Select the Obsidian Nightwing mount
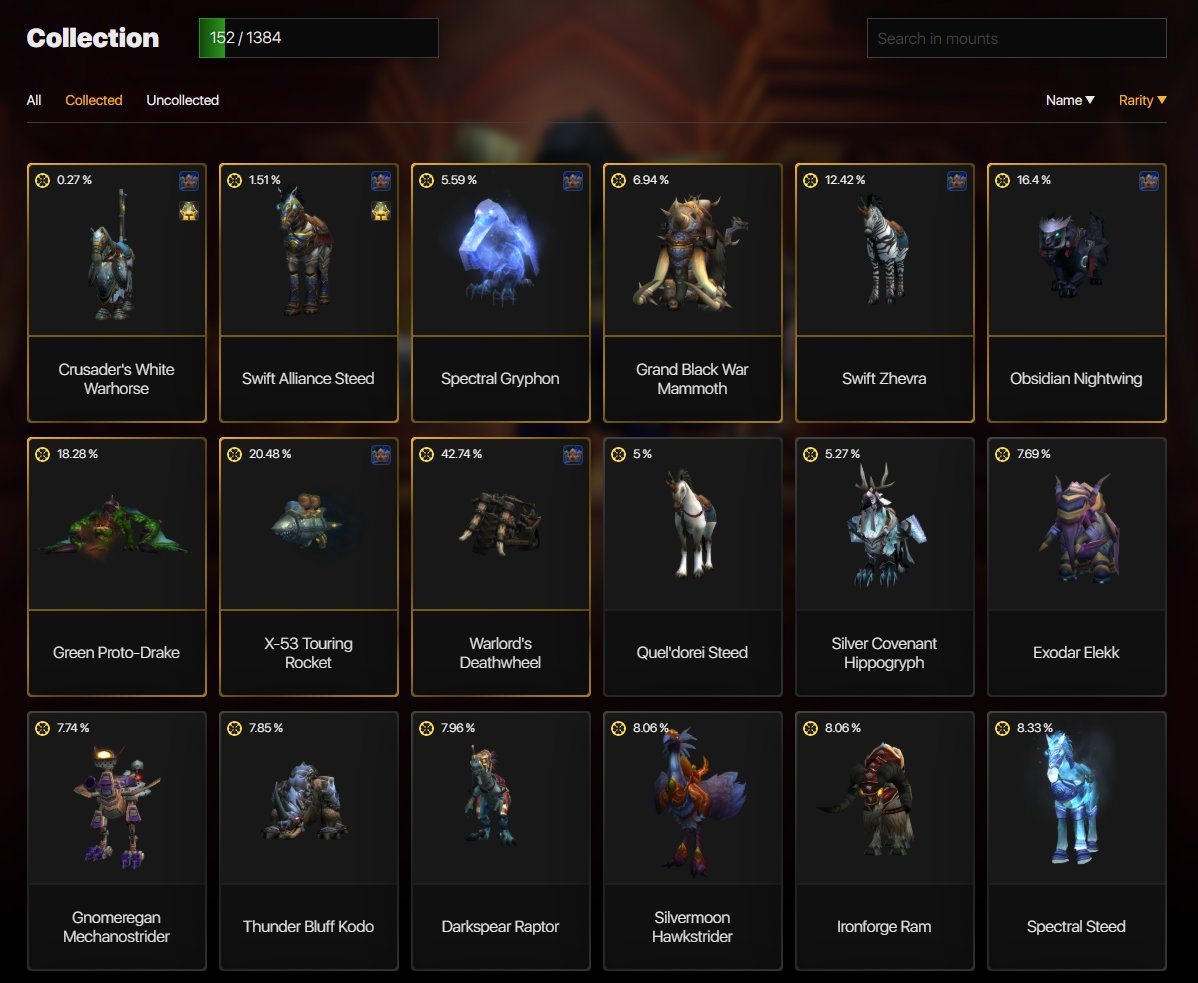The image size is (1198, 983). tap(1076, 292)
